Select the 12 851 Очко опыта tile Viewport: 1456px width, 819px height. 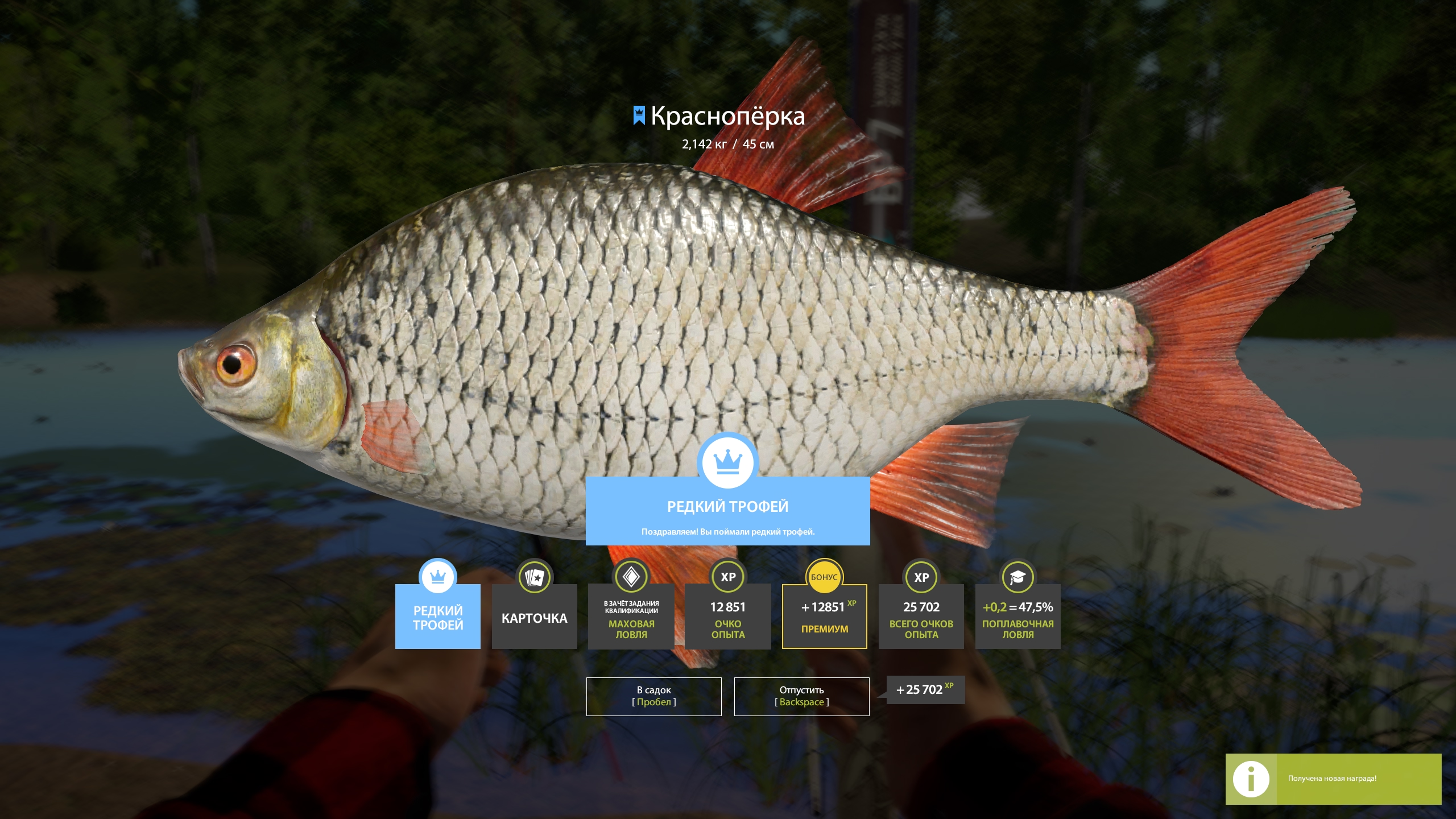point(727,617)
